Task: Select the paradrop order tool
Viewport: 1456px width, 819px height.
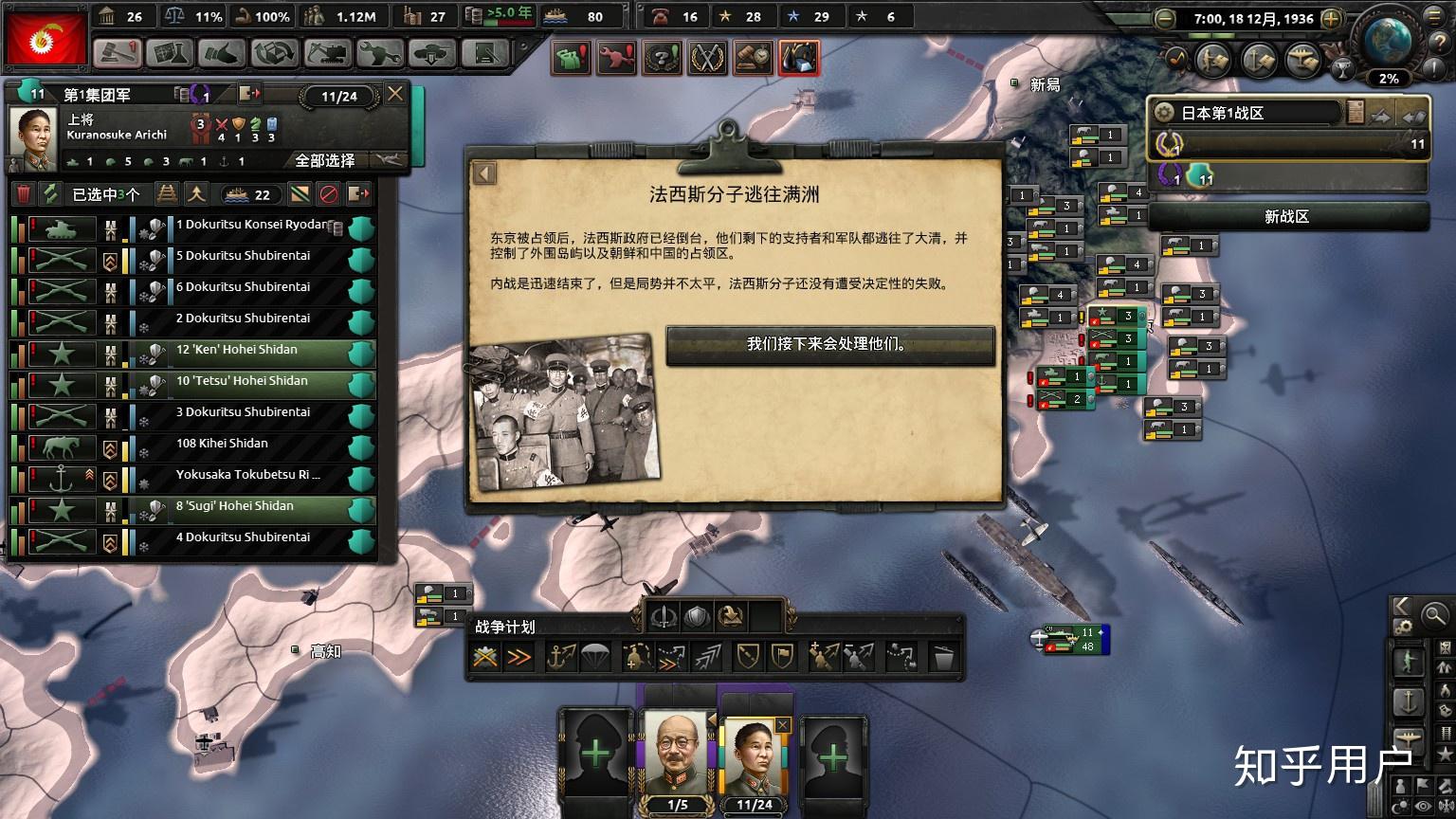Action: point(594,654)
